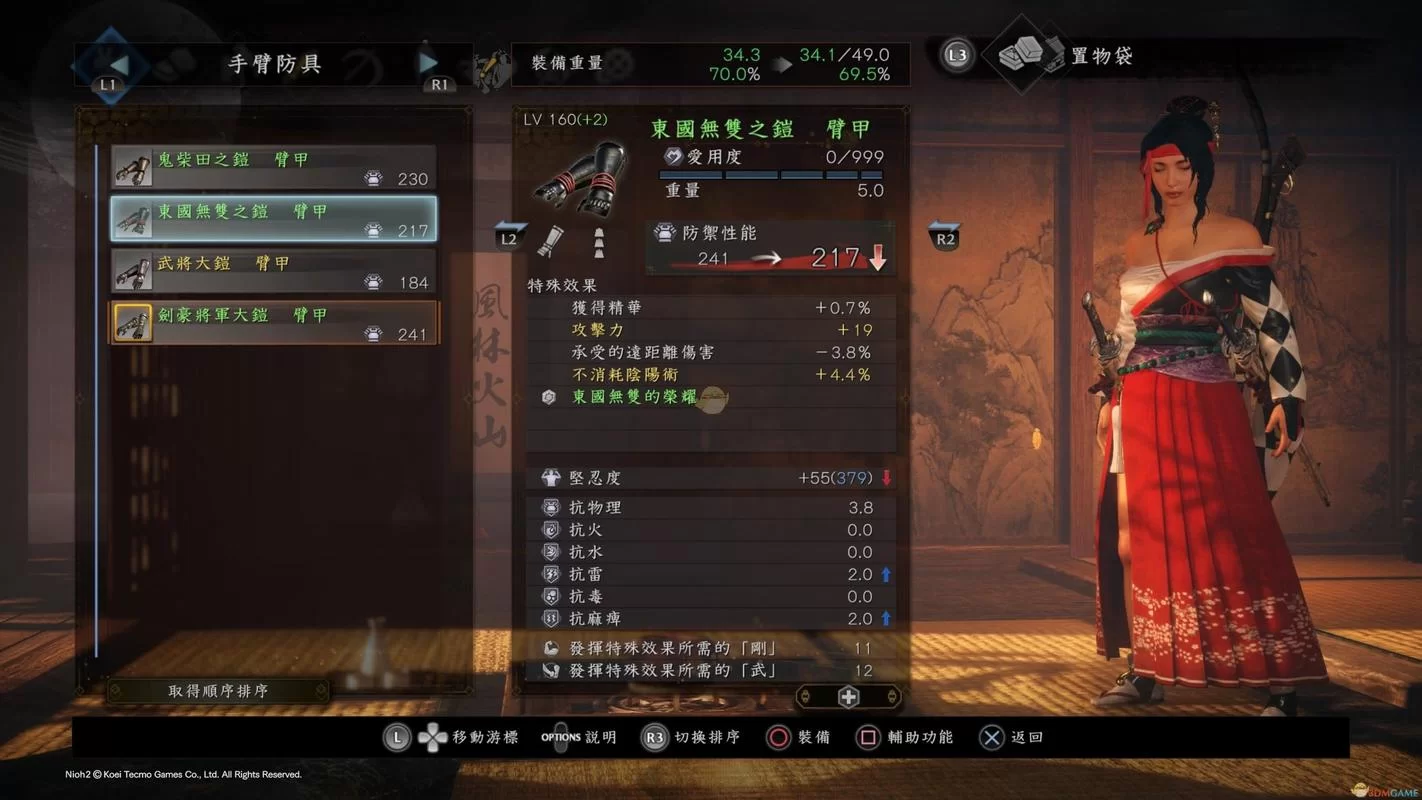
Task: Click the 抗火 fire resistance icon
Action: tap(552, 529)
